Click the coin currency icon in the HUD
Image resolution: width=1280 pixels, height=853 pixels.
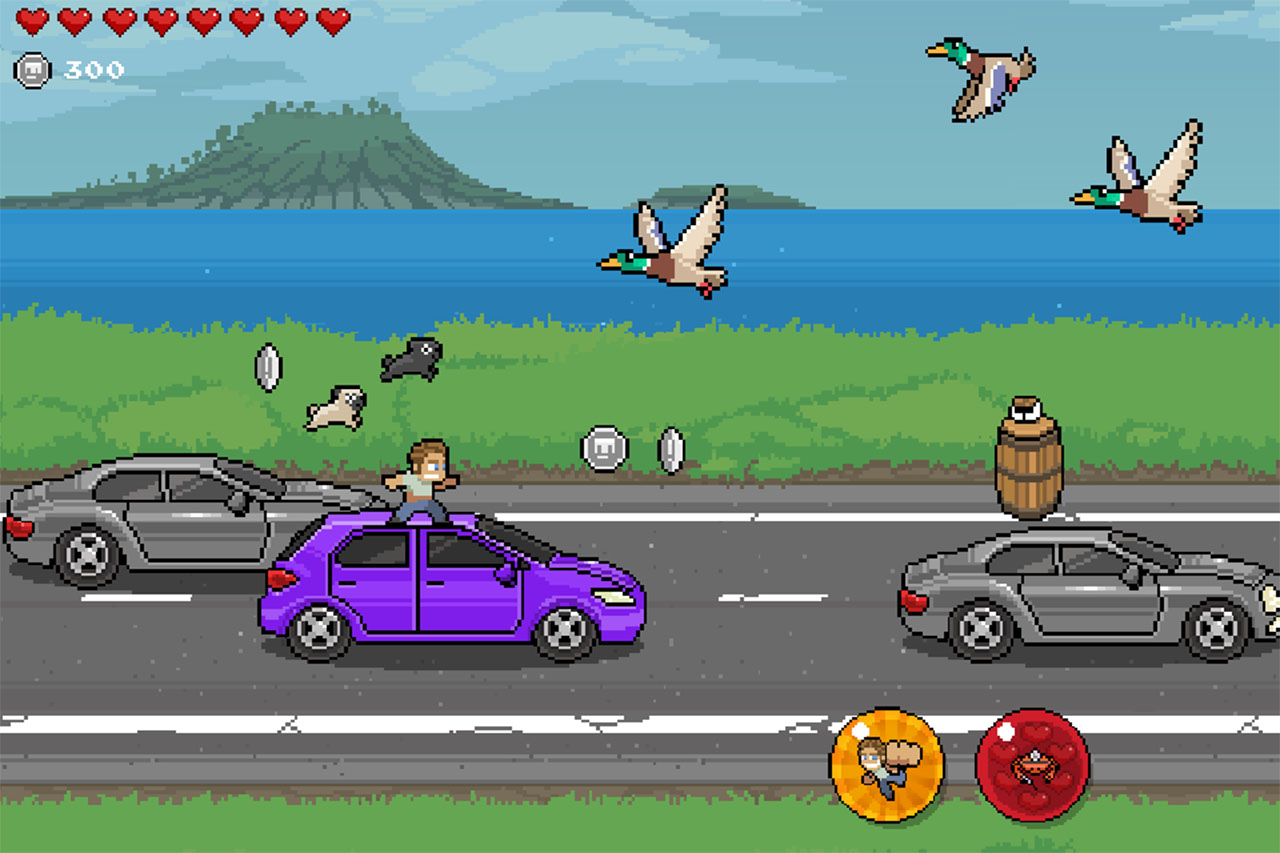[x=30, y=70]
